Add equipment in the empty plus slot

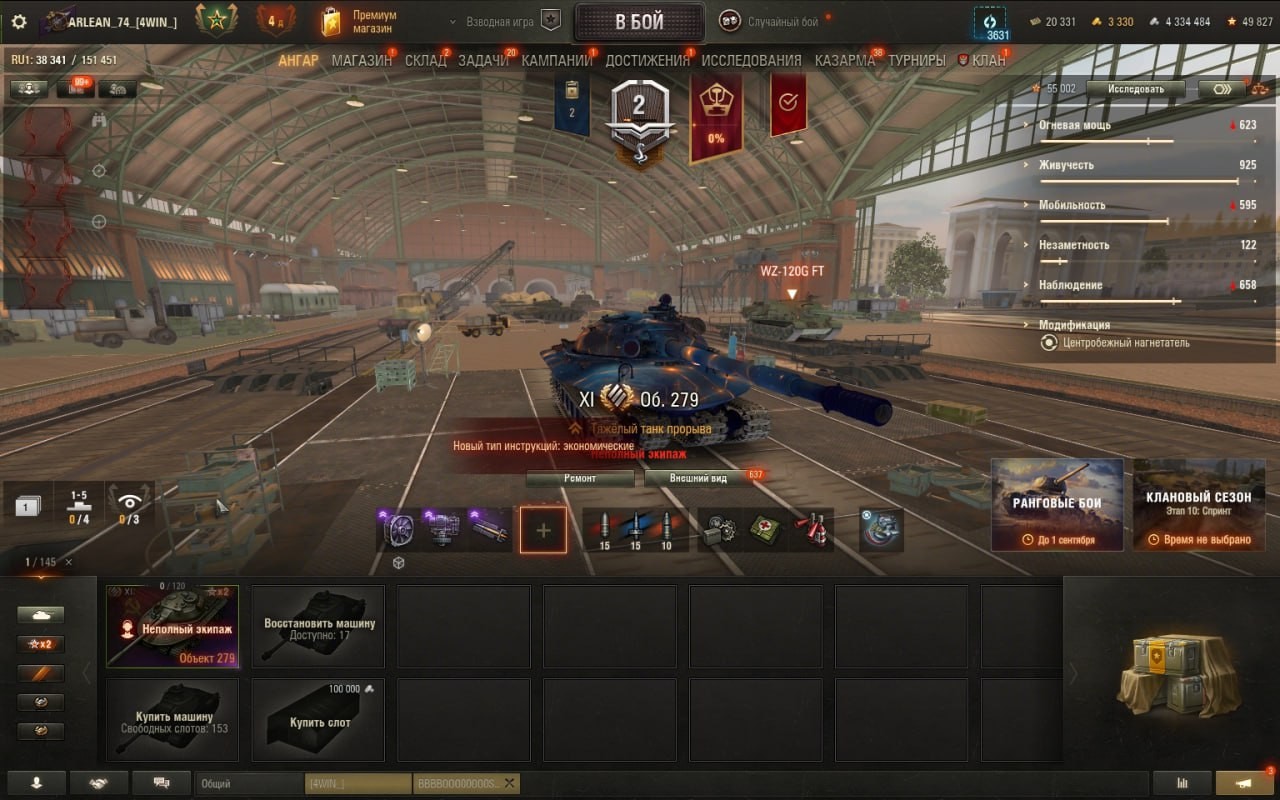(543, 530)
